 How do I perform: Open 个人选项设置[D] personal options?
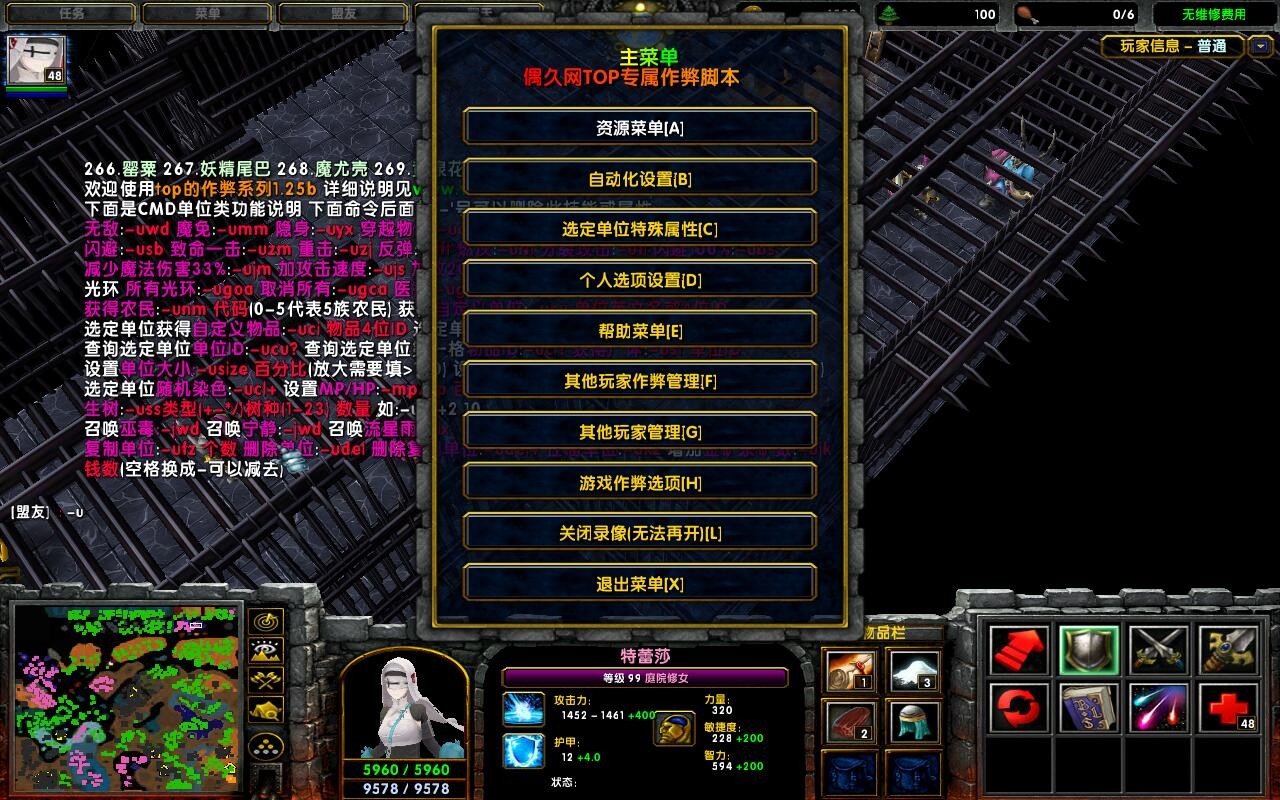[640, 280]
